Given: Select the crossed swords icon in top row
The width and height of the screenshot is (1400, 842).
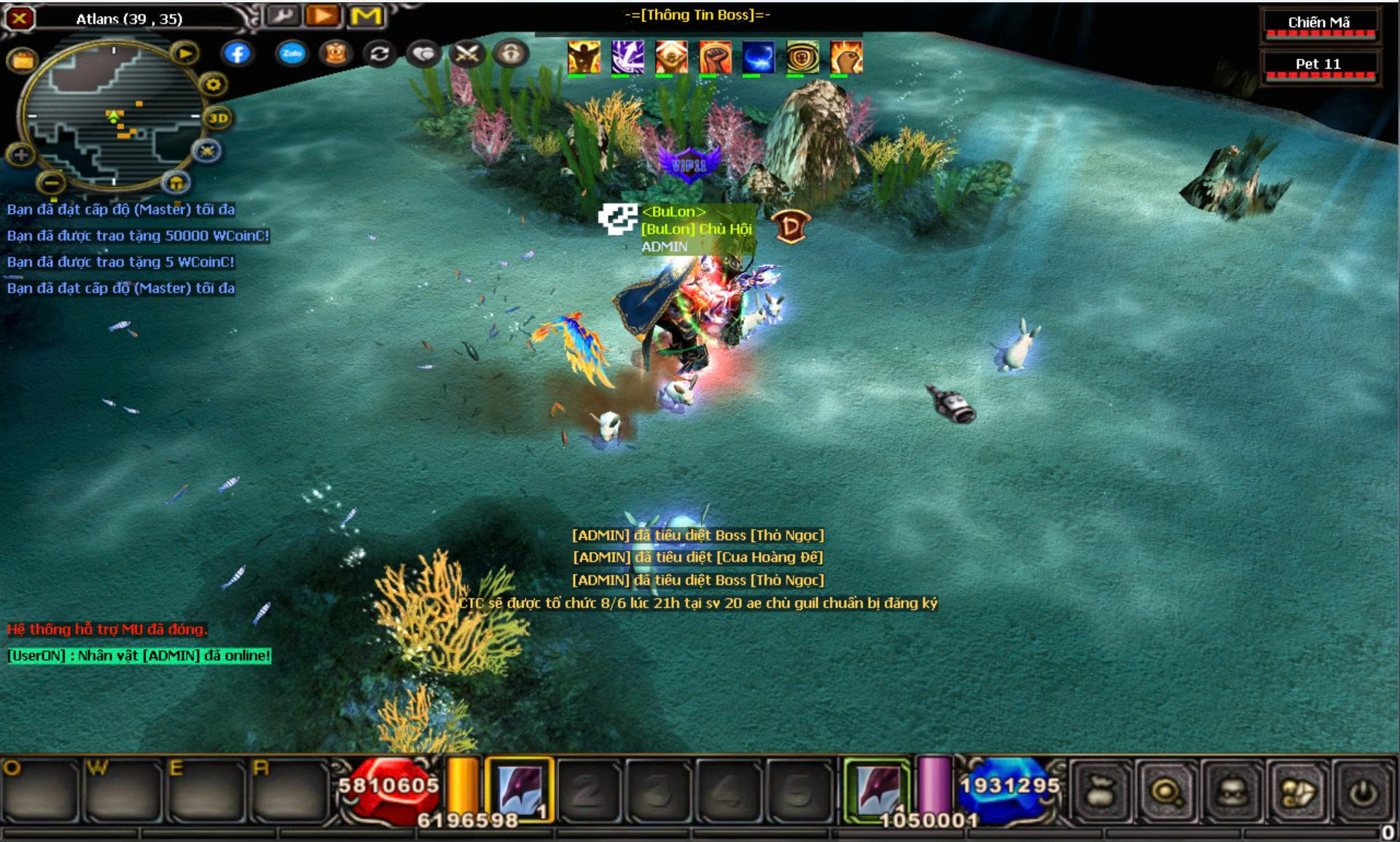Looking at the screenshot, I should (466, 53).
